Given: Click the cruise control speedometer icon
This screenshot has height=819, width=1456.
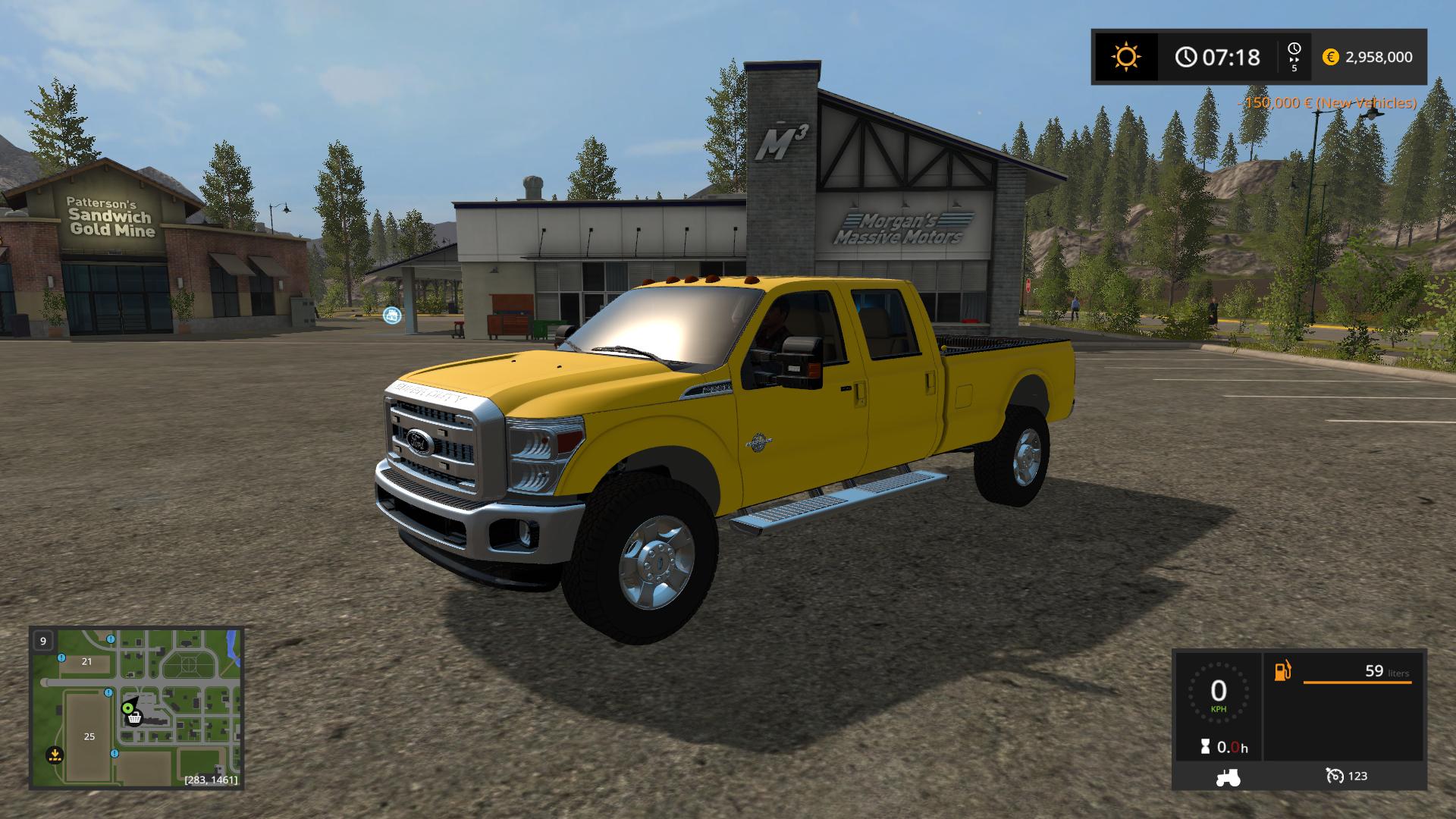Looking at the screenshot, I should 1334,776.
